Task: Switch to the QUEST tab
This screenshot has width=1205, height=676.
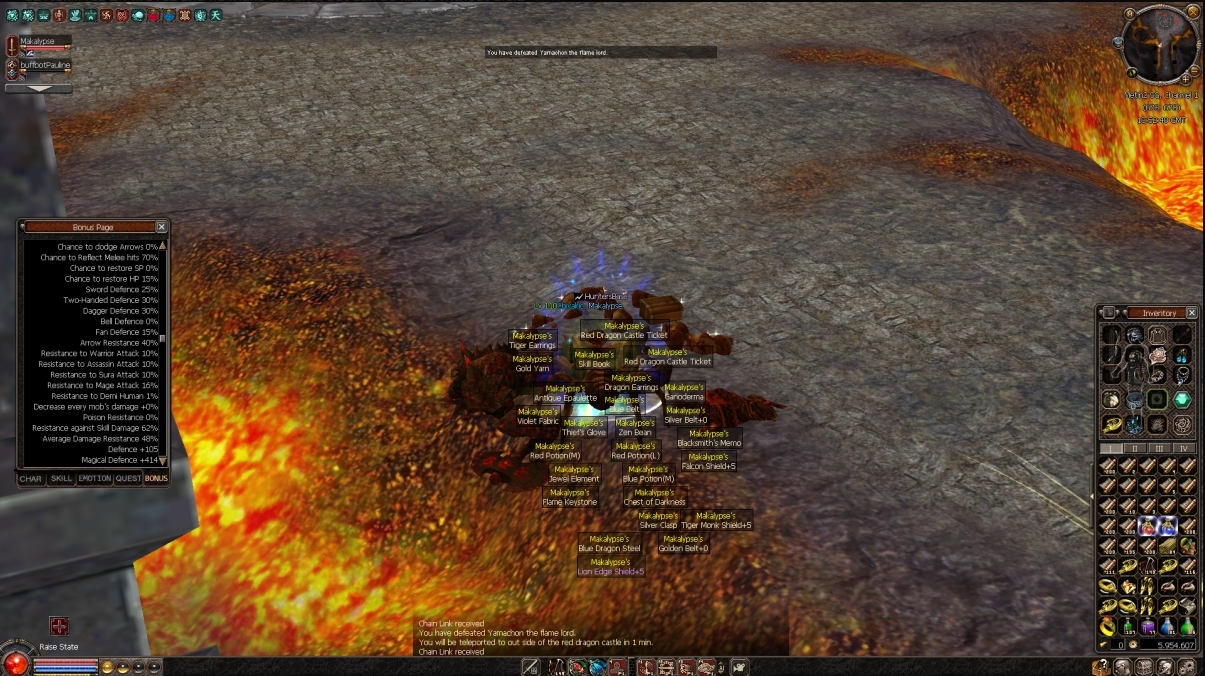Action: click(128, 478)
